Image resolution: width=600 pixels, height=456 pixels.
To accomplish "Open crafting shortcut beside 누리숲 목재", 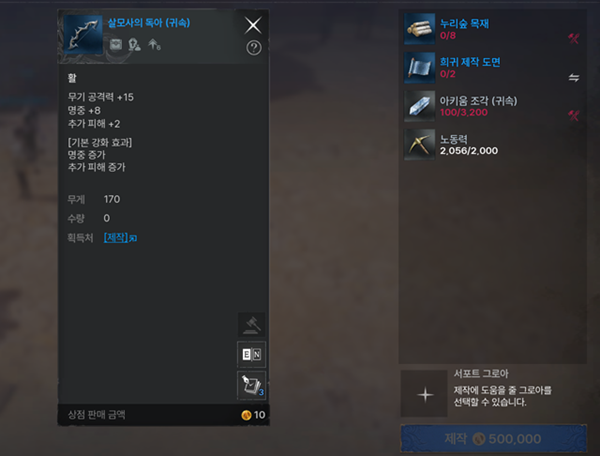I will point(574,39).
